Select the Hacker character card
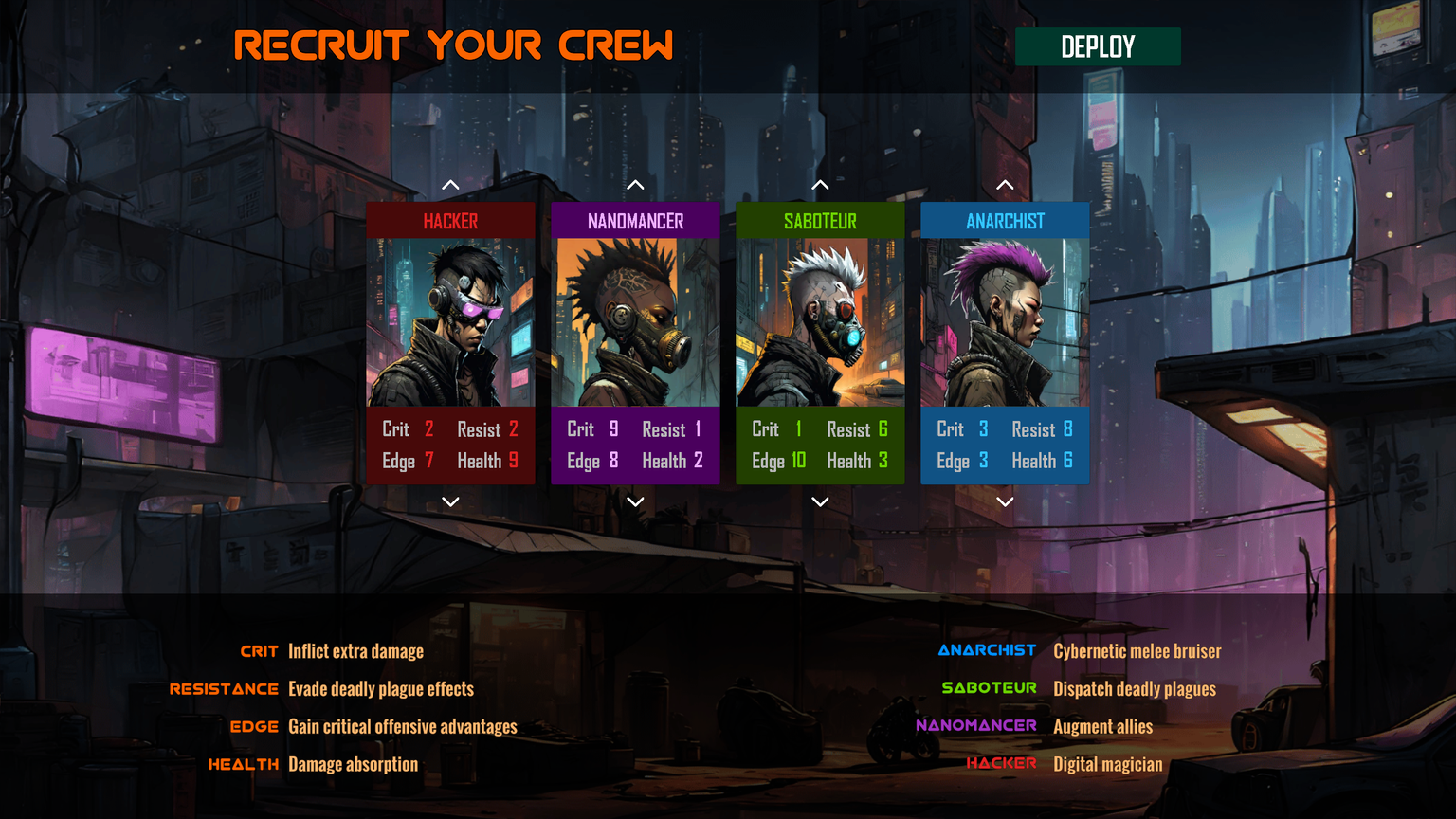This screenshot has height=819, width=1456. 450,322
